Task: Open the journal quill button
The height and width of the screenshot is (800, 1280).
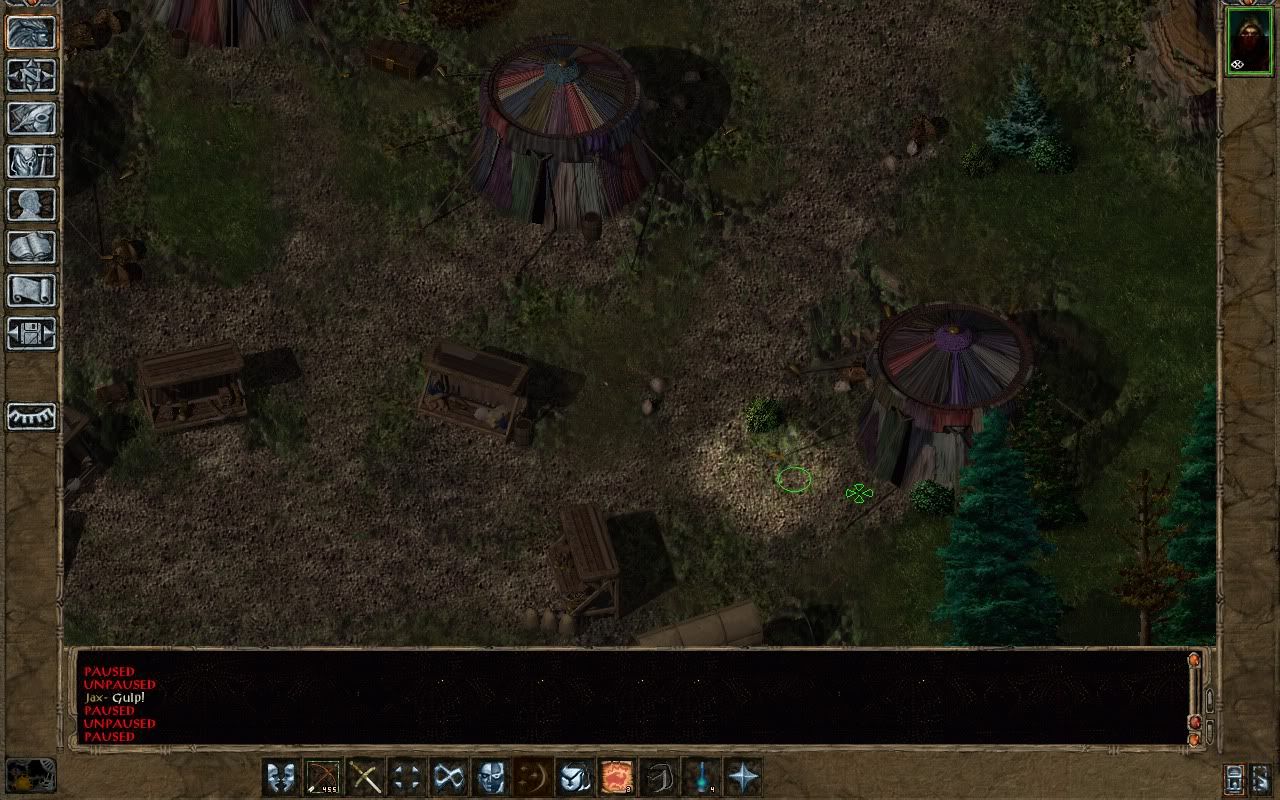Action: click(x=32, y=119)
